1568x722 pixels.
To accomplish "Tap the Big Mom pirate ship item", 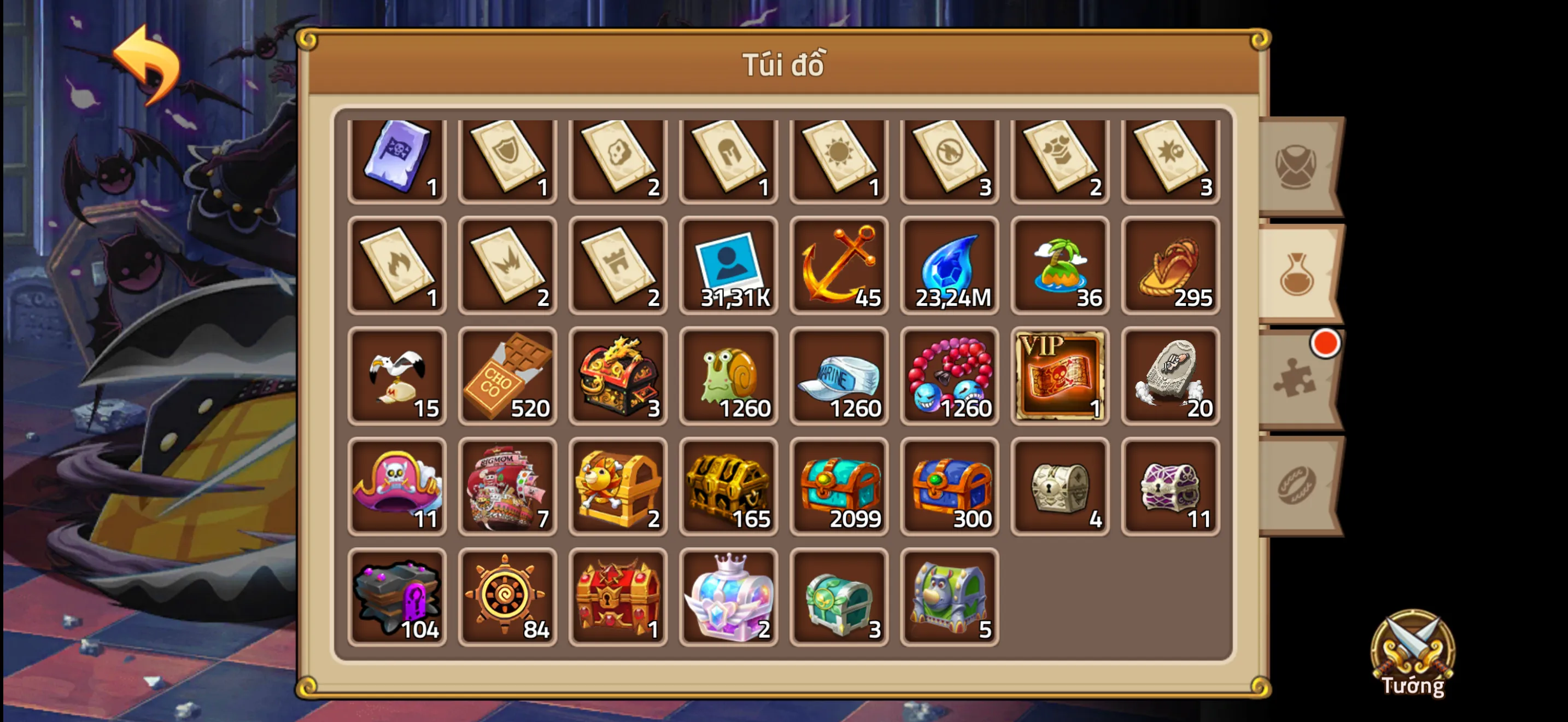I will pyautogui.click(x=508, y=486).
